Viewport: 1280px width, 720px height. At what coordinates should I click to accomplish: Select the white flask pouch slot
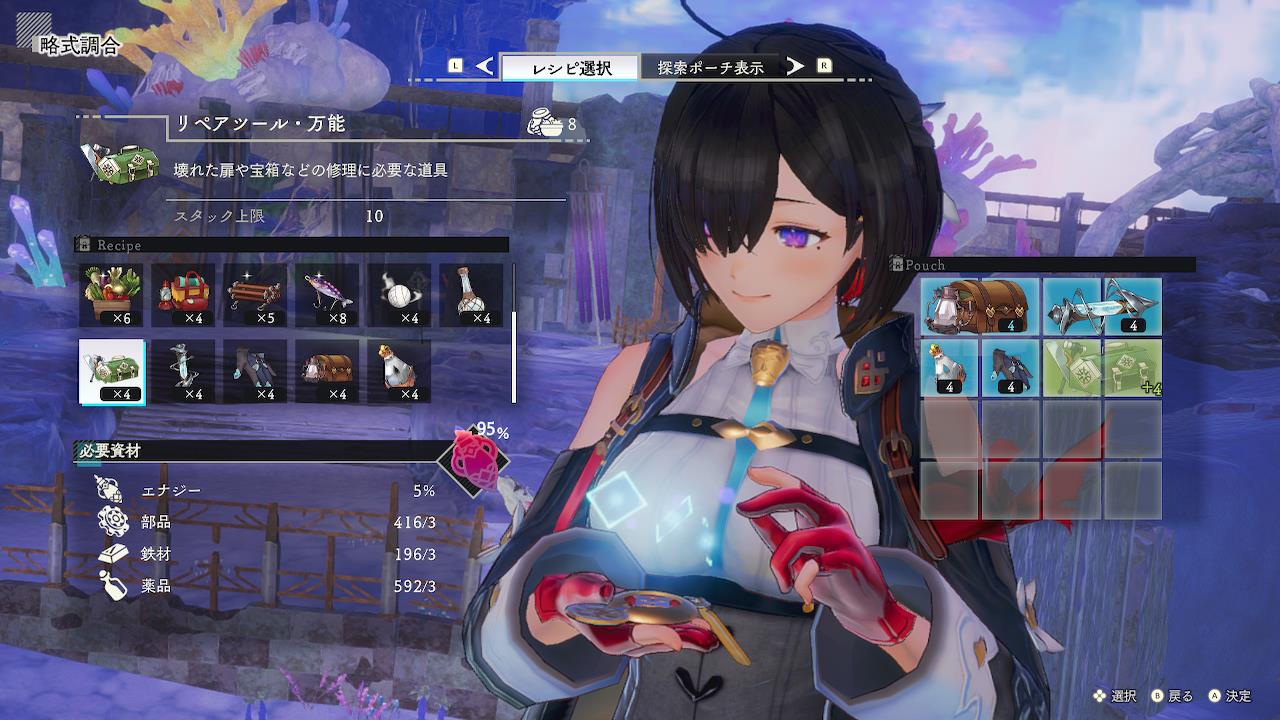coord(950,367)
